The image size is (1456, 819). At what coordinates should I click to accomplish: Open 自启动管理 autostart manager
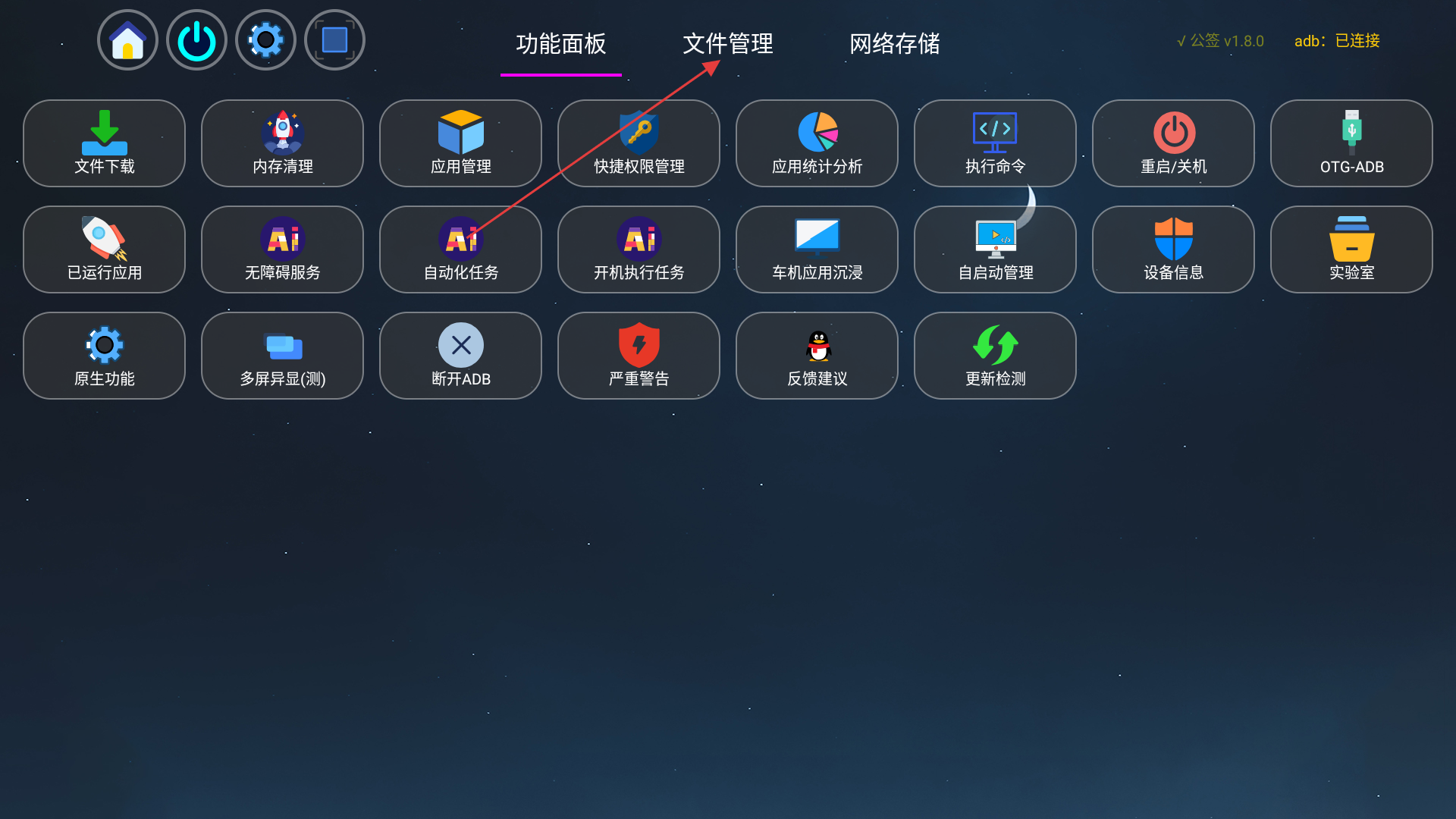[995, 249]
